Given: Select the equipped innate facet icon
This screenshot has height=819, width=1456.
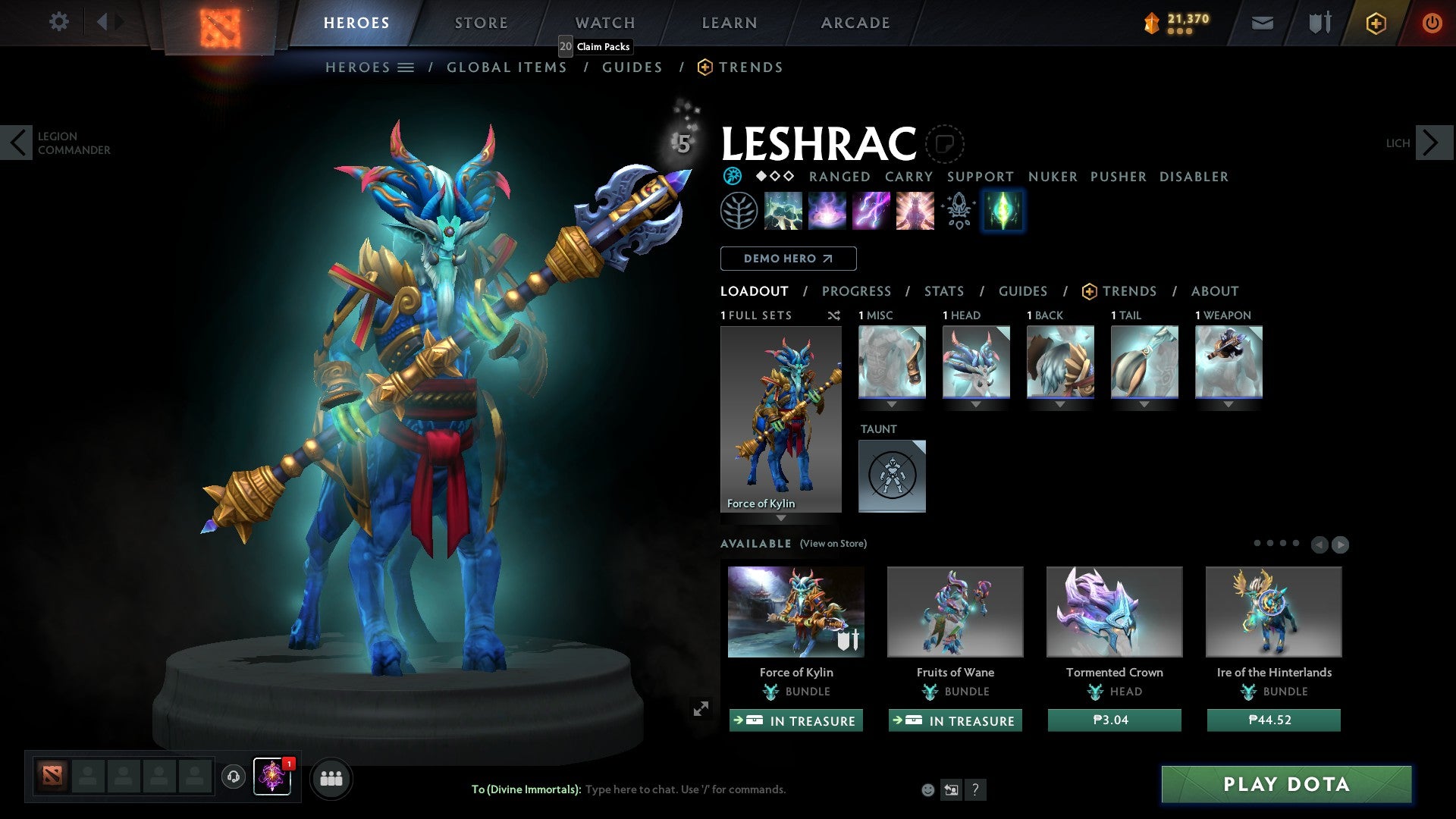Looking at the screenshot, I should pos(1003,210).
